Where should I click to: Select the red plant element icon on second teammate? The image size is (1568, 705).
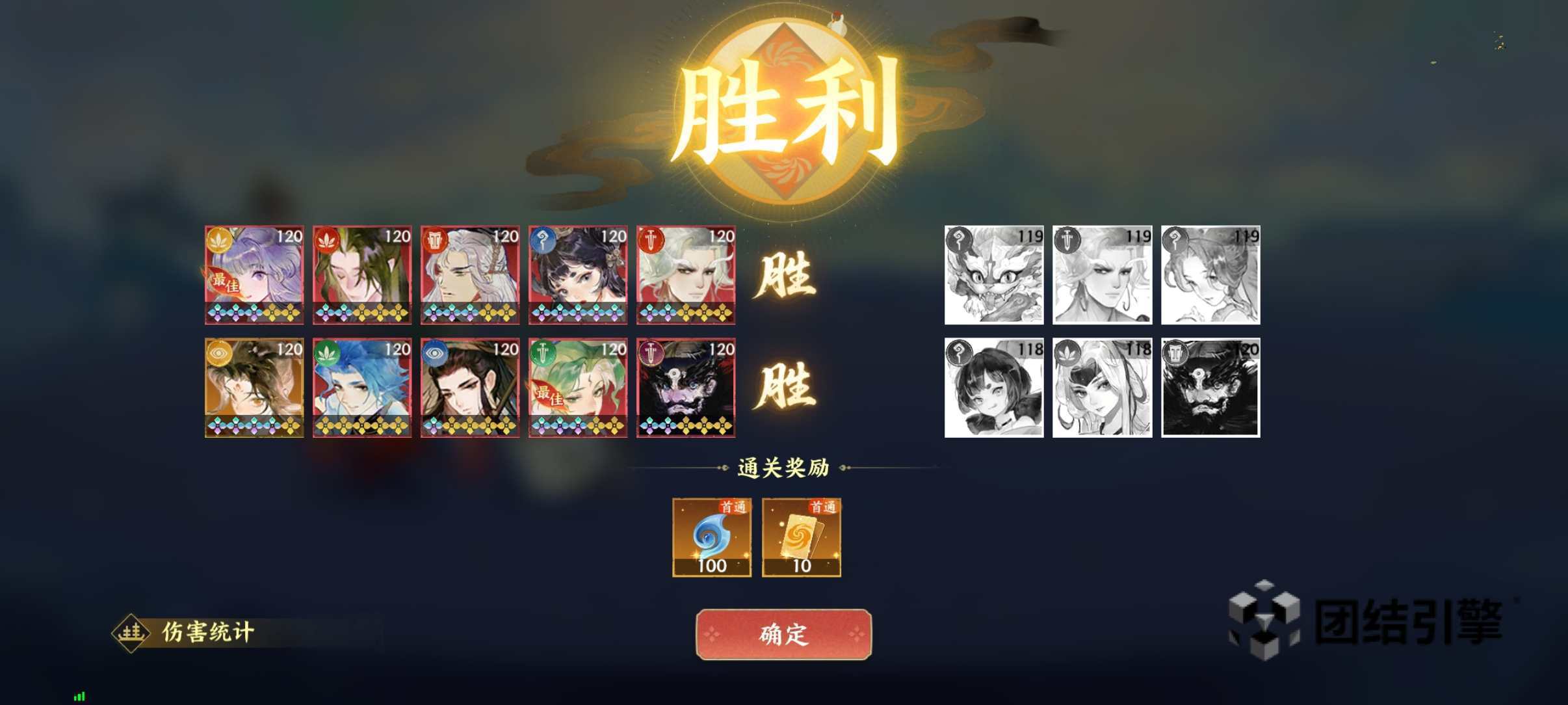pos(328,241)
